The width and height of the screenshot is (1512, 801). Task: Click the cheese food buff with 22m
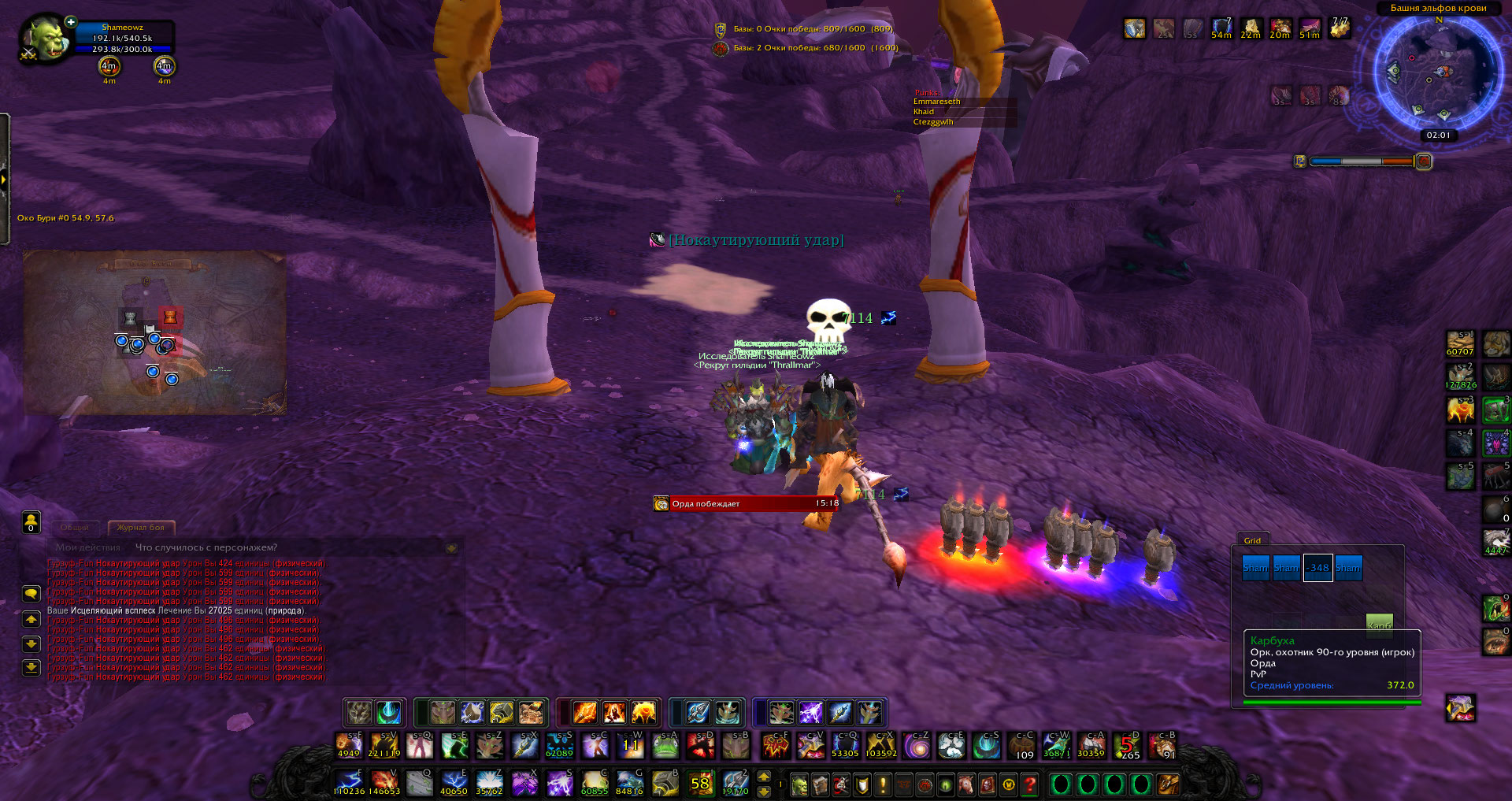coord(1251,28)
